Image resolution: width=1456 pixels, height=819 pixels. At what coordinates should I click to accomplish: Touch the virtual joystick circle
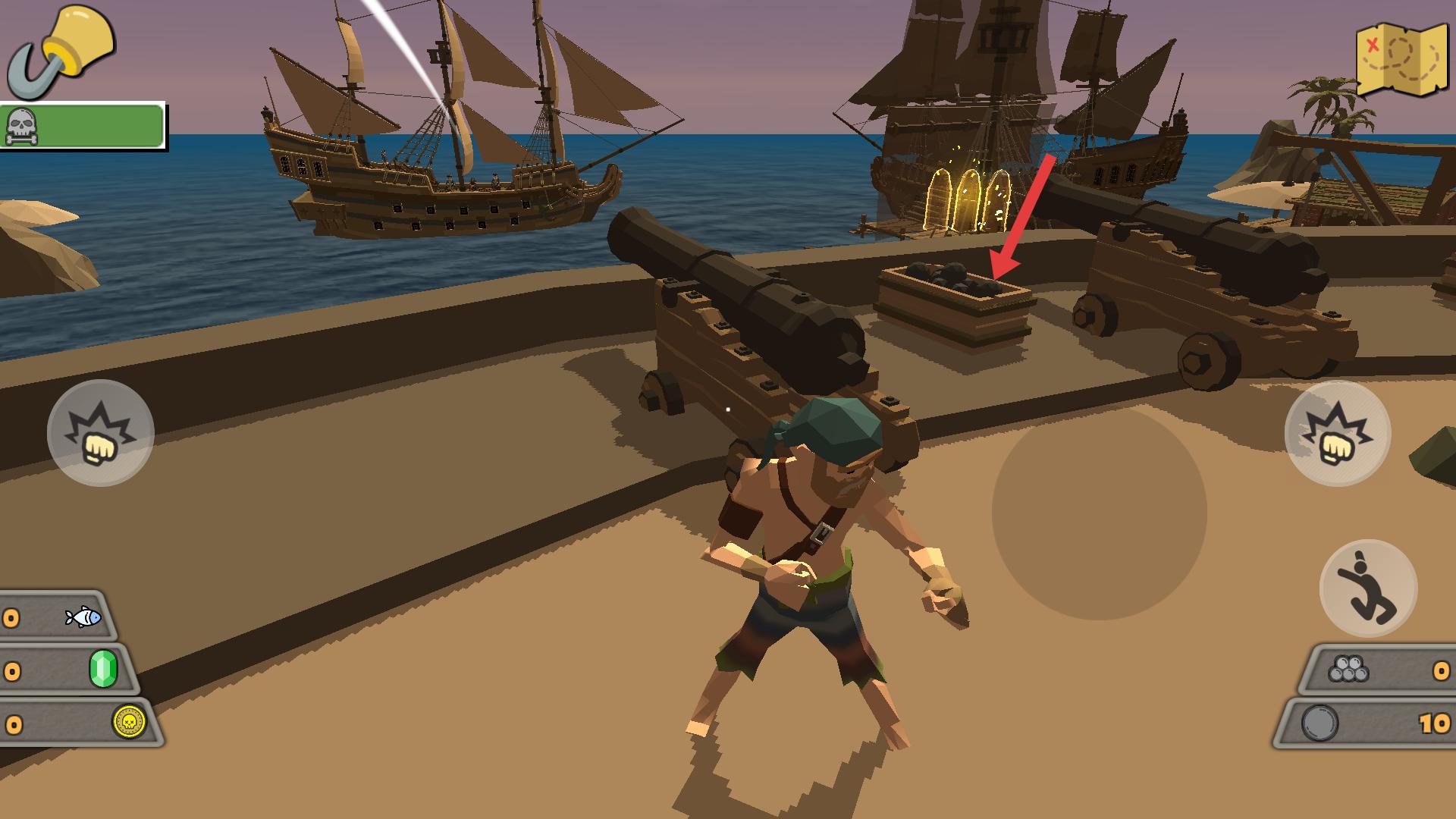1099,513
